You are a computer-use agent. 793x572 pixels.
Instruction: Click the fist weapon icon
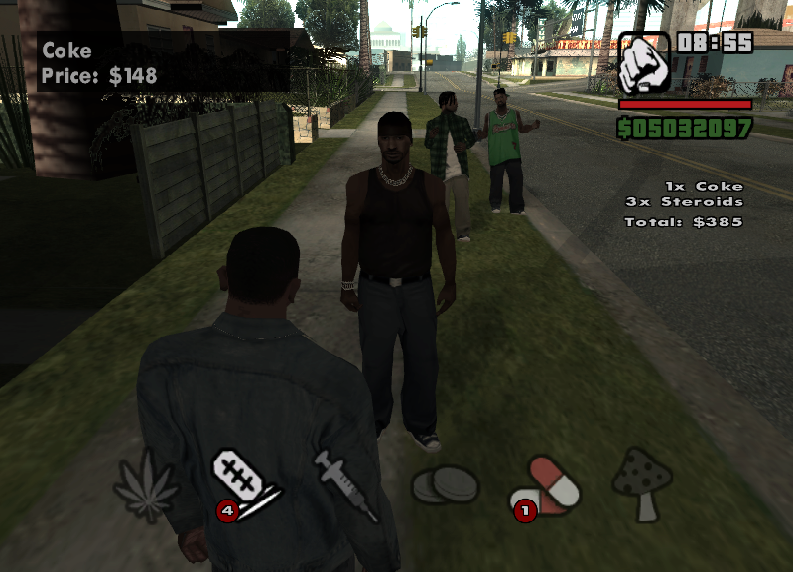coord(644,65)
